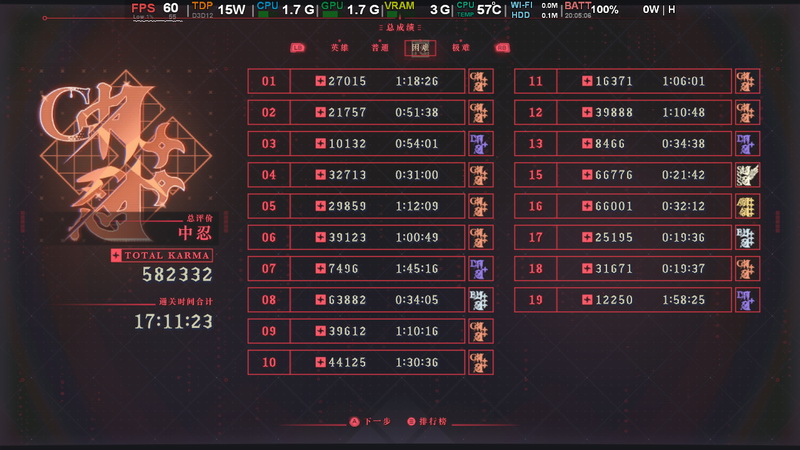Open the 极难 difficulty tab
The image size is (800, 450).
[460, 48]
